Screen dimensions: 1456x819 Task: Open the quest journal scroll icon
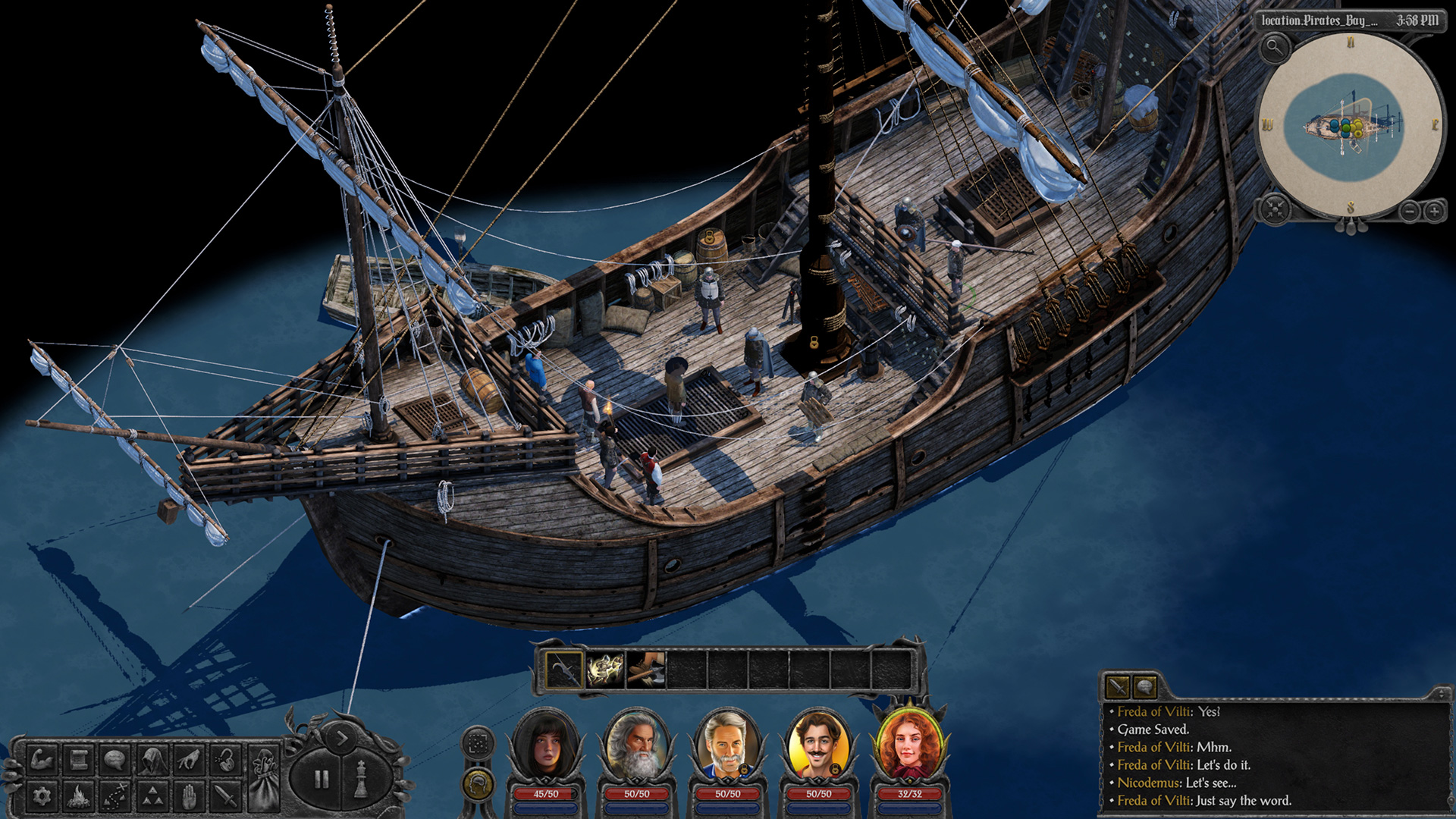click(x=80, y=759)
